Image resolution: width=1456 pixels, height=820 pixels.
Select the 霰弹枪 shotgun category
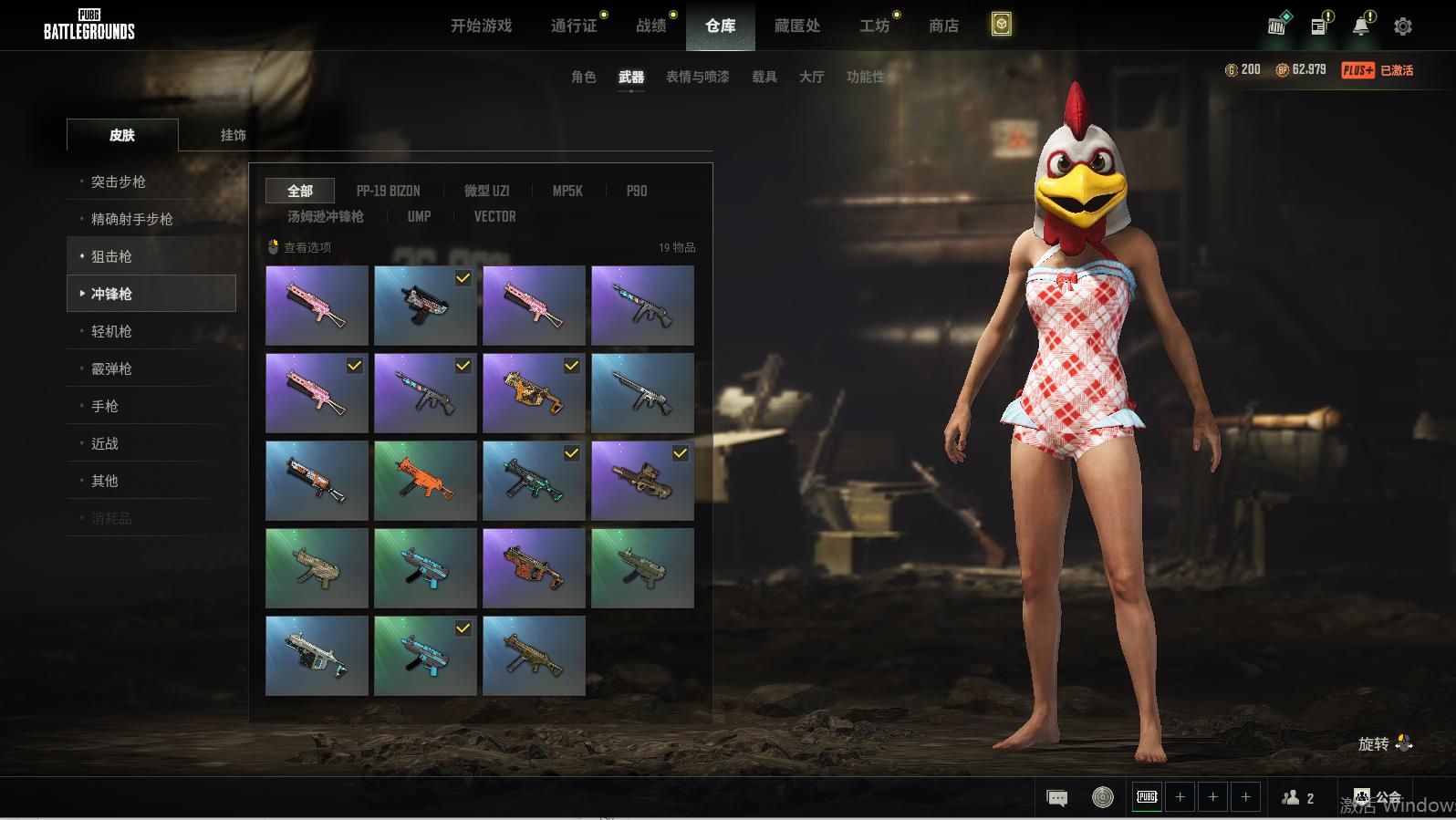[111, 368]
